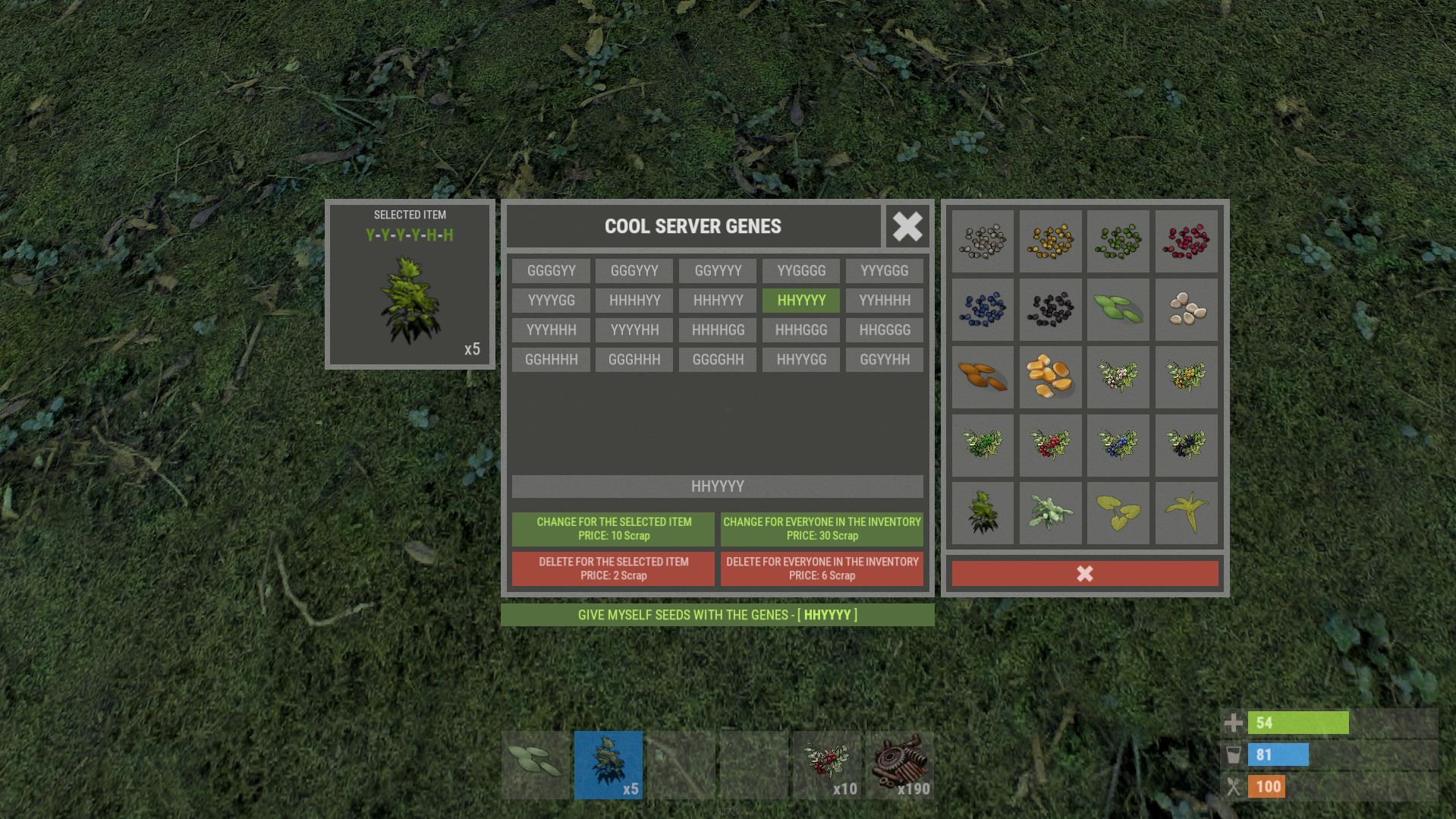Select the corn kernels seed icon
Screen dimensions: 1456x819
(x=1050, y=377)
